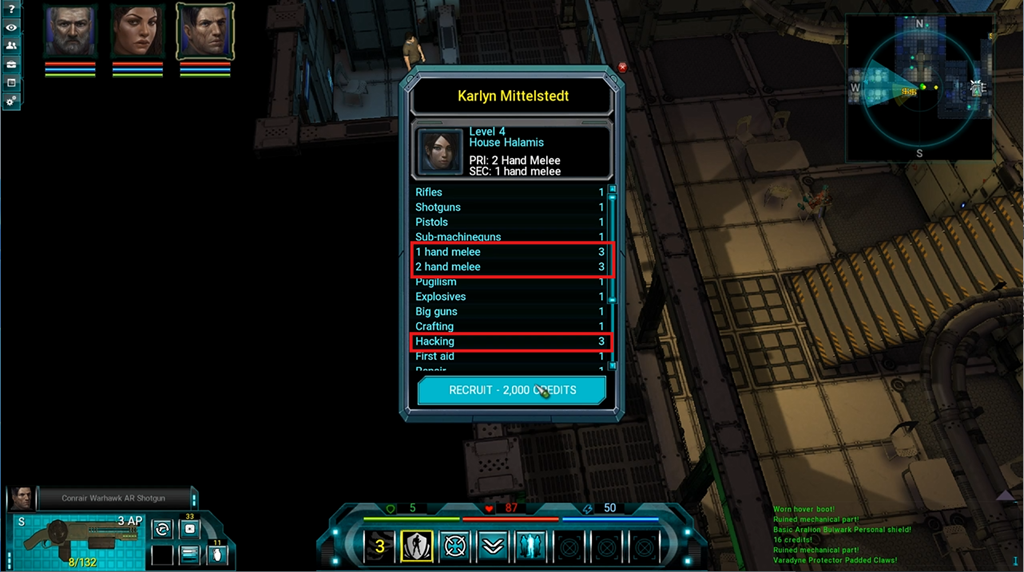Select the female squad member portrait
This screenshot has width=1024, height=572.
tap(137, 31)
